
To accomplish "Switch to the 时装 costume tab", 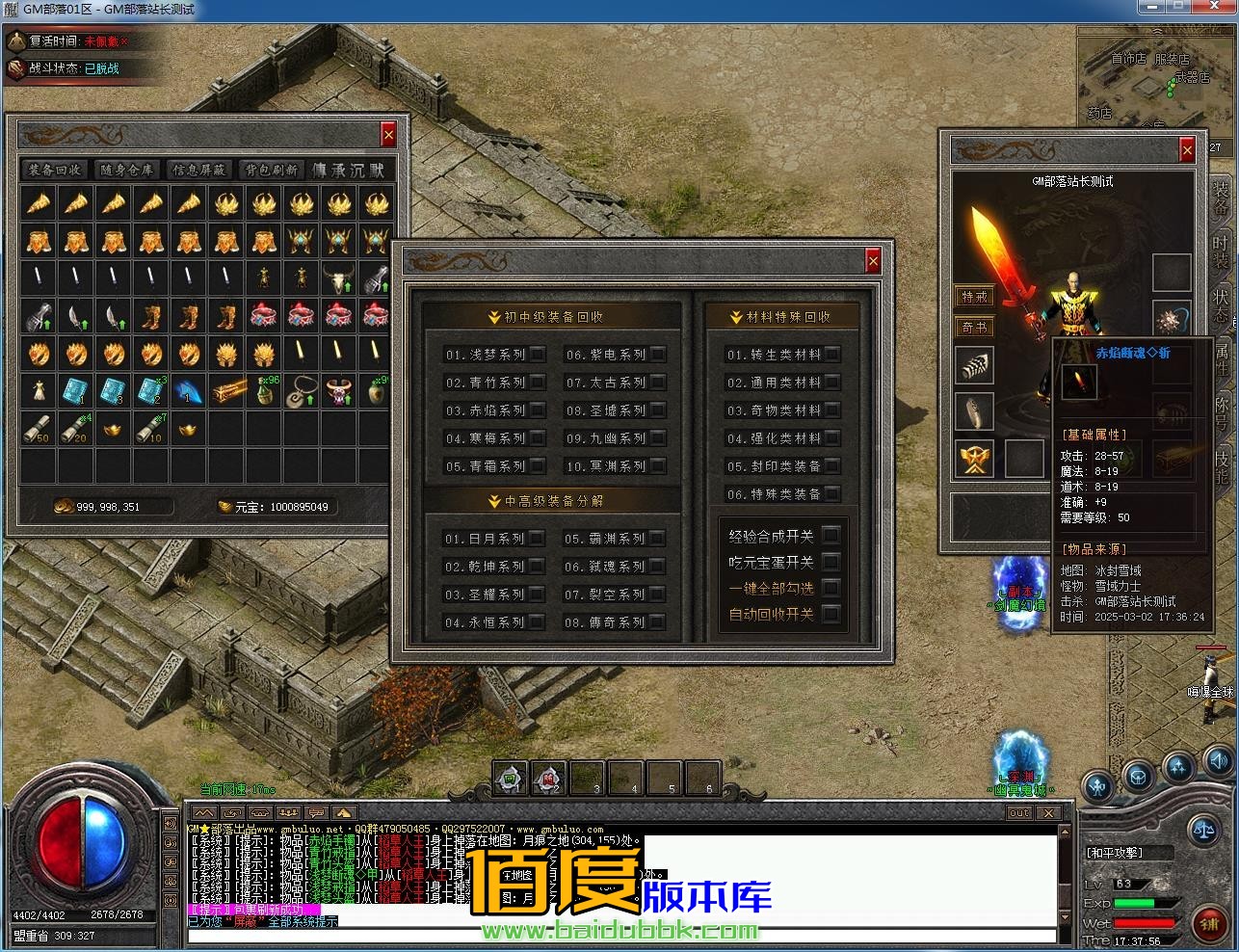I will (x=1221, y=252).
